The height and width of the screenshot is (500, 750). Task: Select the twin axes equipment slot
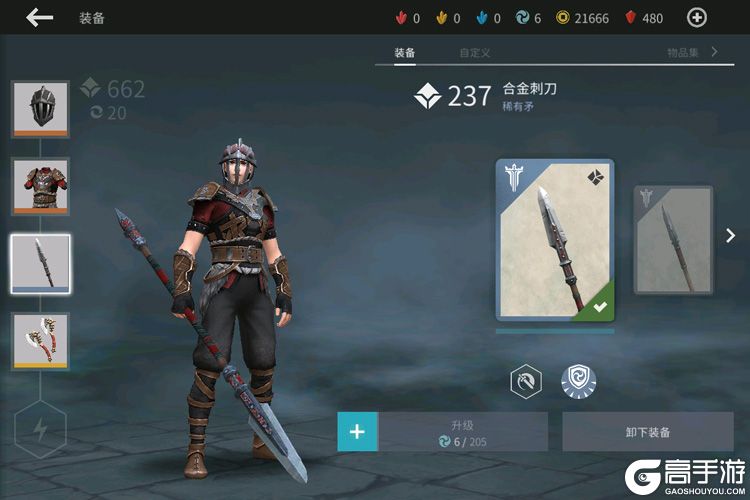40,341
